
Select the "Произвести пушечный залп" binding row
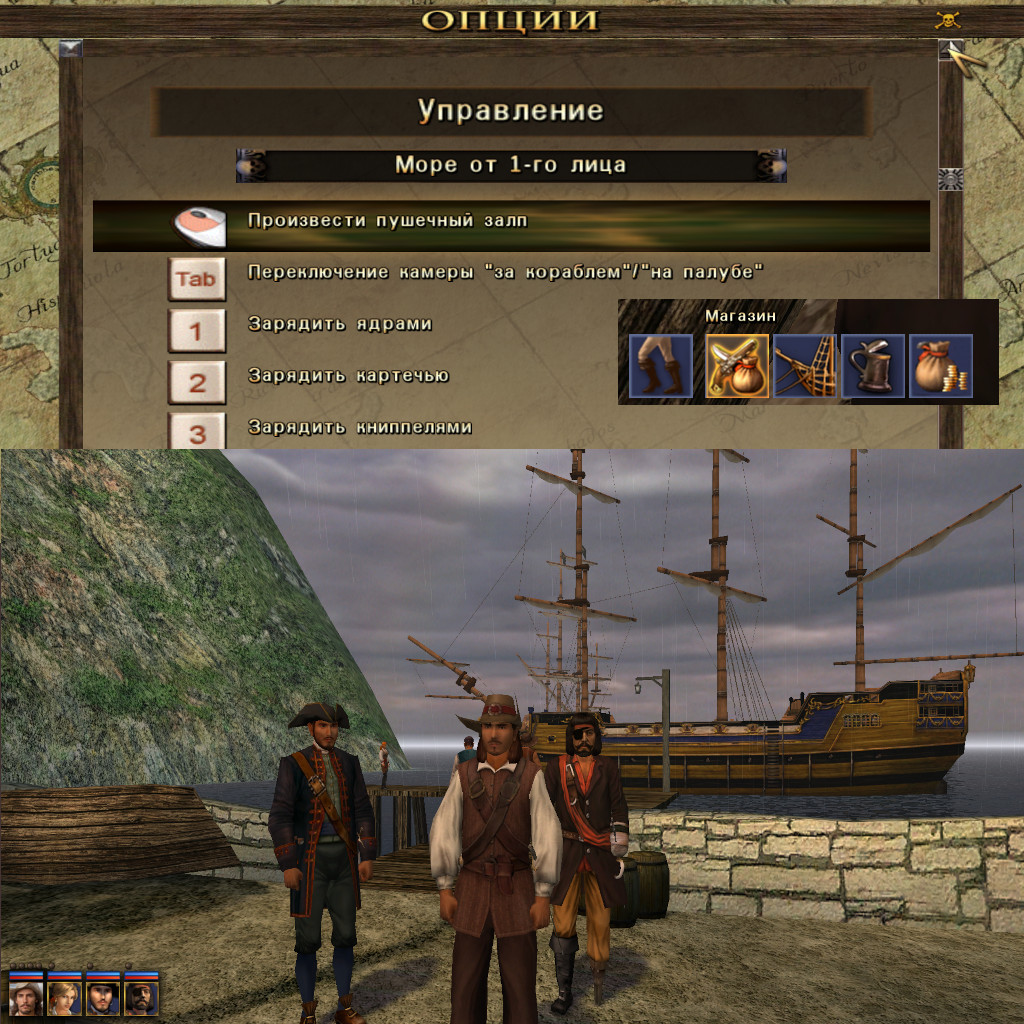coord(510,225)
